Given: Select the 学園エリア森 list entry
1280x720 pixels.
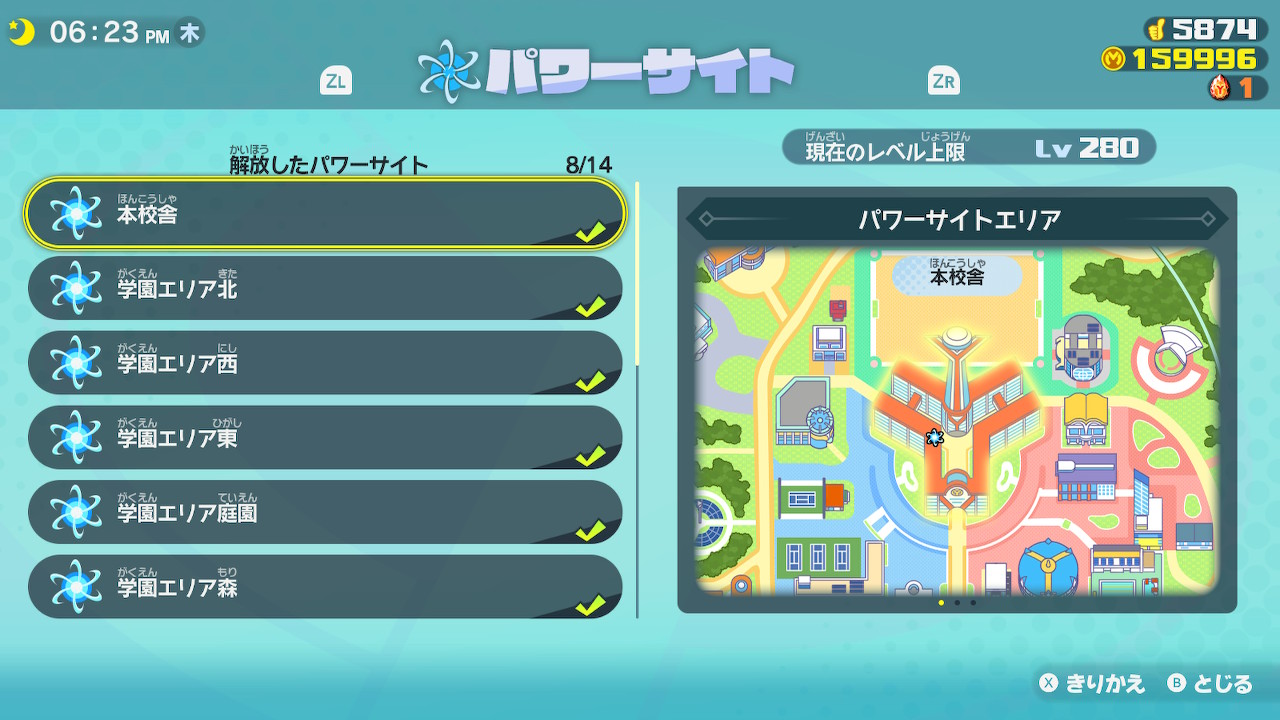Looking at the screenshot, I should [x=325, y=587].
